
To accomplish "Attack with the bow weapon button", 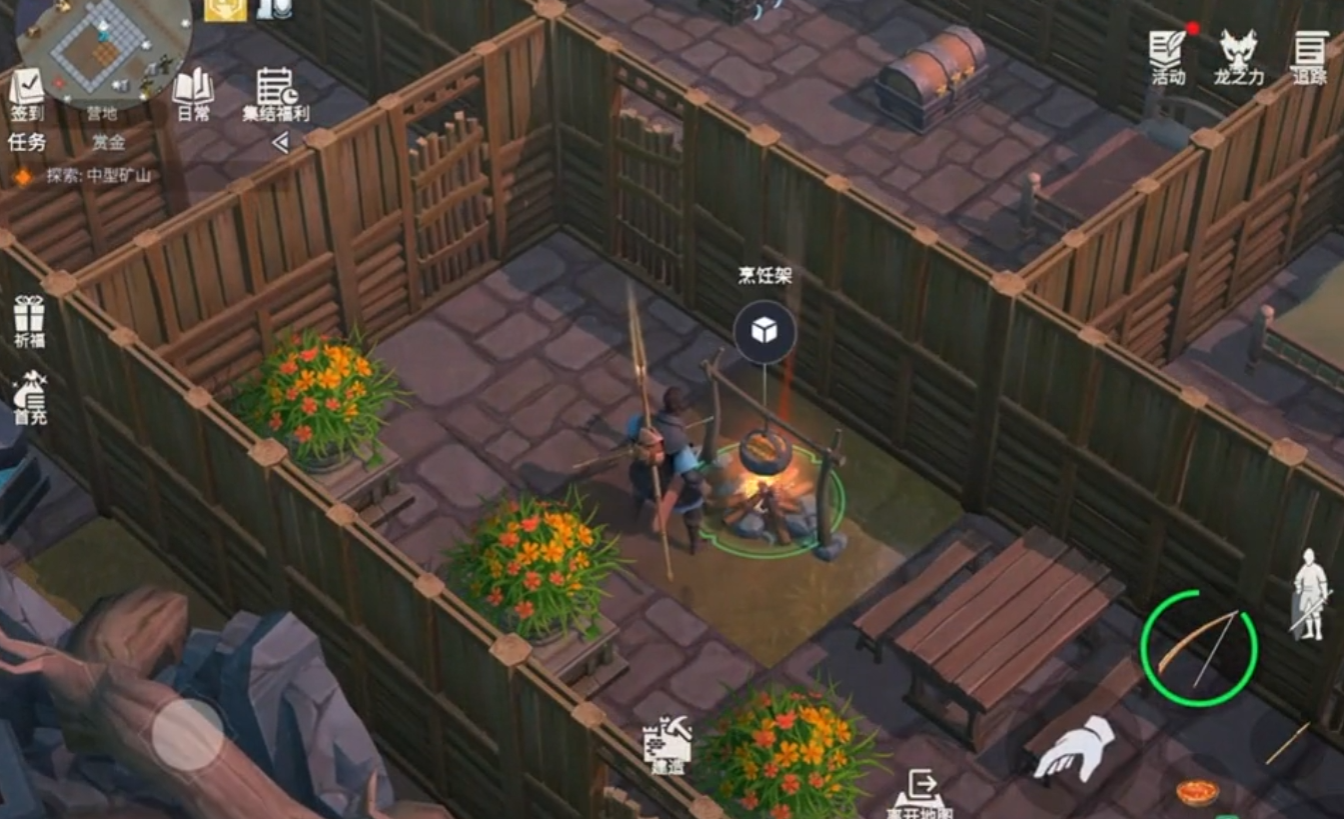I will click(1199, 648).
